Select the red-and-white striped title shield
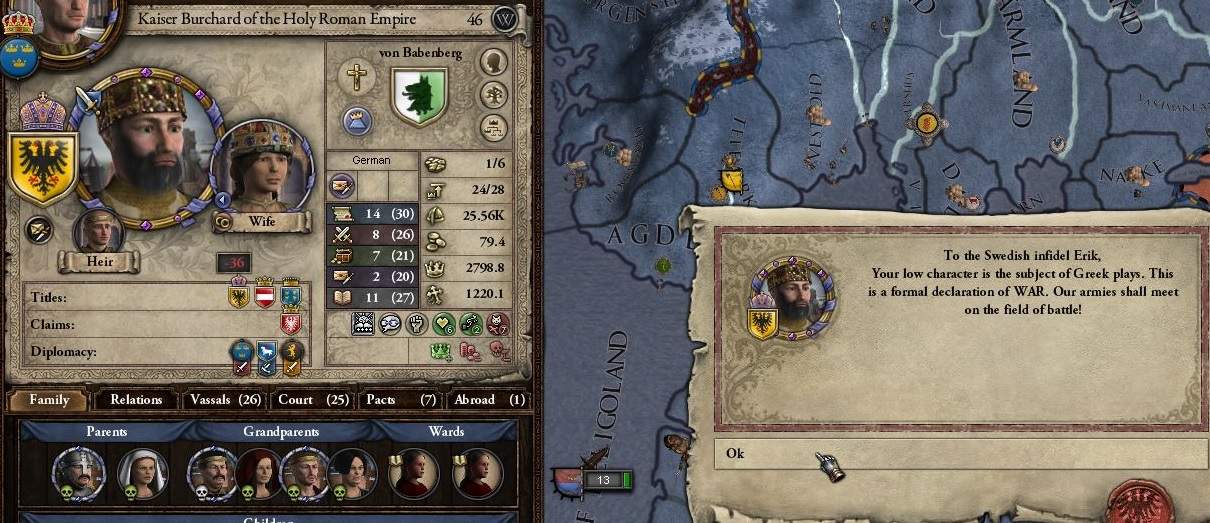This screenshot has height=523, width=1210. coord(265,296)
